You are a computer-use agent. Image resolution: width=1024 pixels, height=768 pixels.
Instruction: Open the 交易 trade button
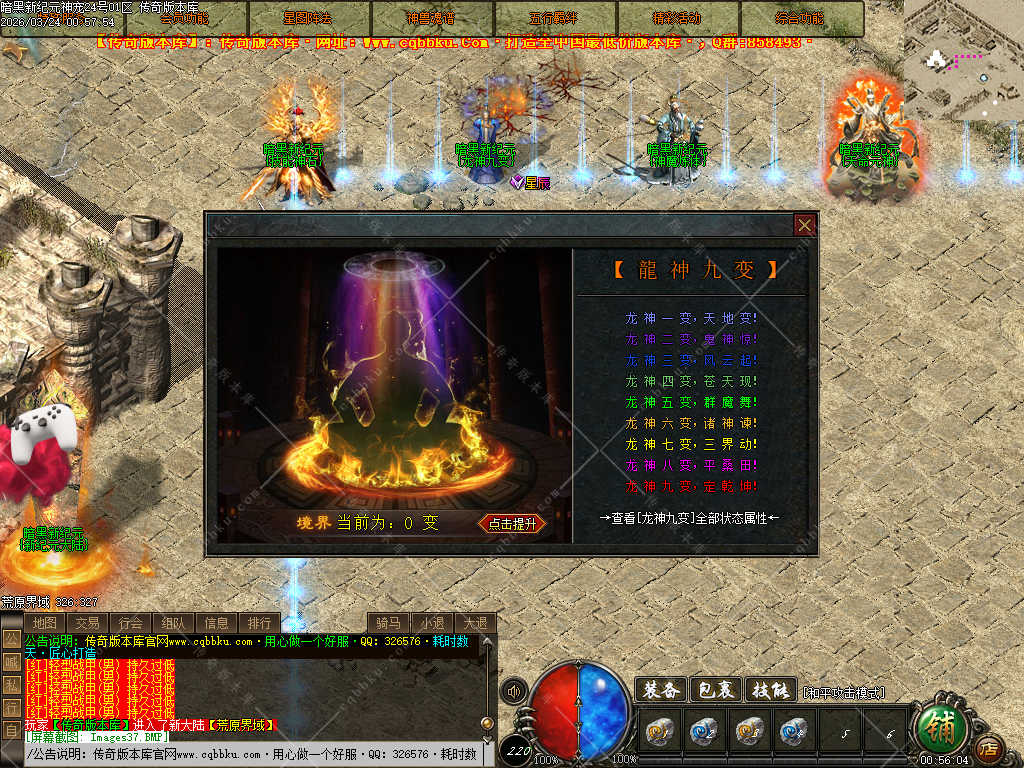(x=88, y=623)
